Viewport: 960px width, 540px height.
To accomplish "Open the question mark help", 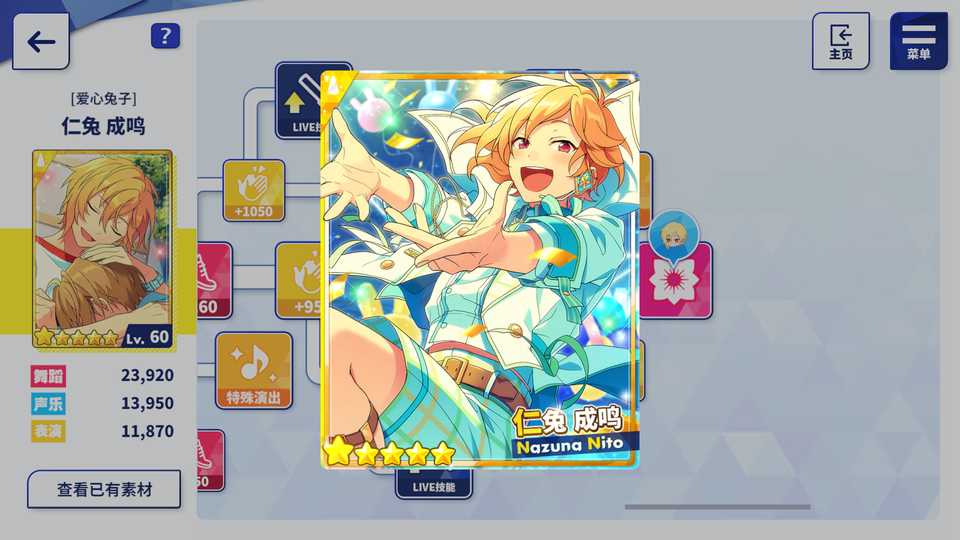I will 165,37.
